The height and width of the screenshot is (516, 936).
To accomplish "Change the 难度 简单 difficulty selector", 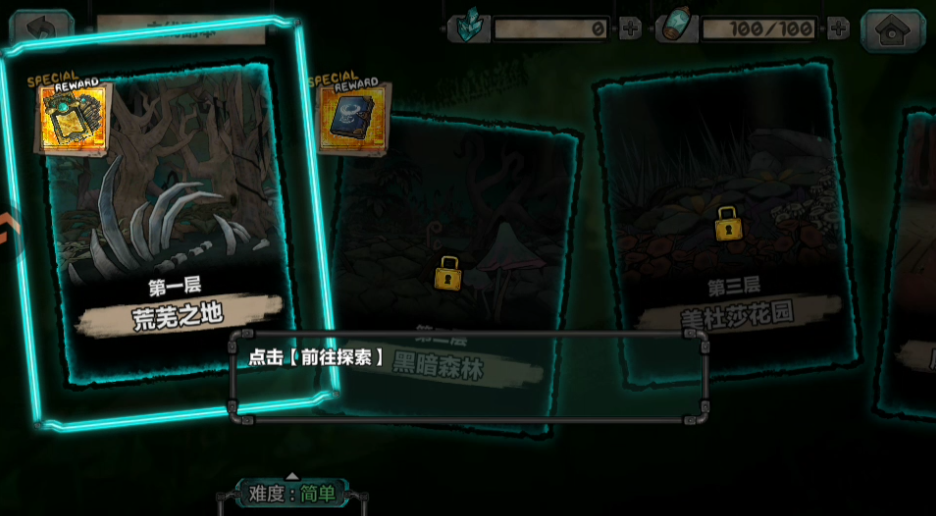I will 292,493.
